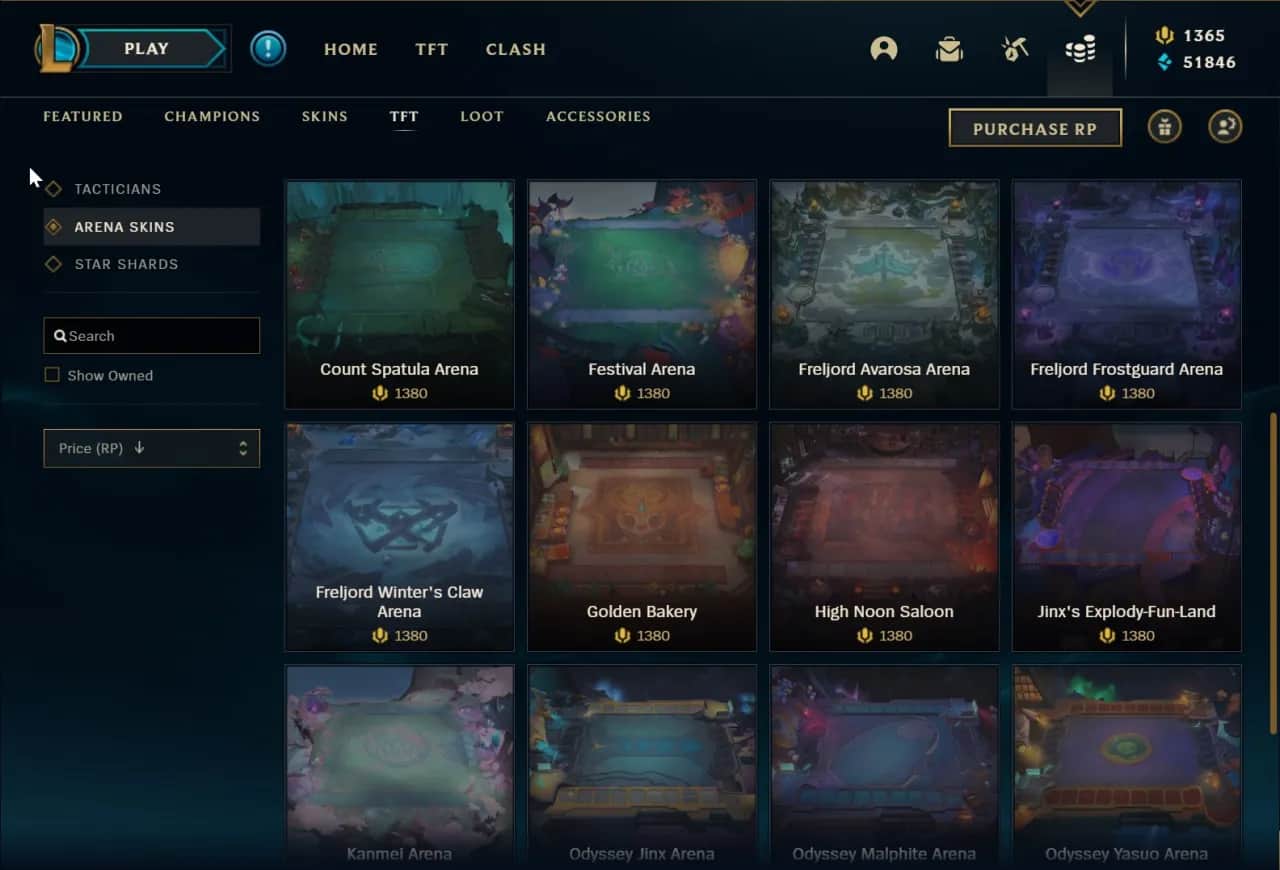Click the PLAY button

[x=146, y=48]
